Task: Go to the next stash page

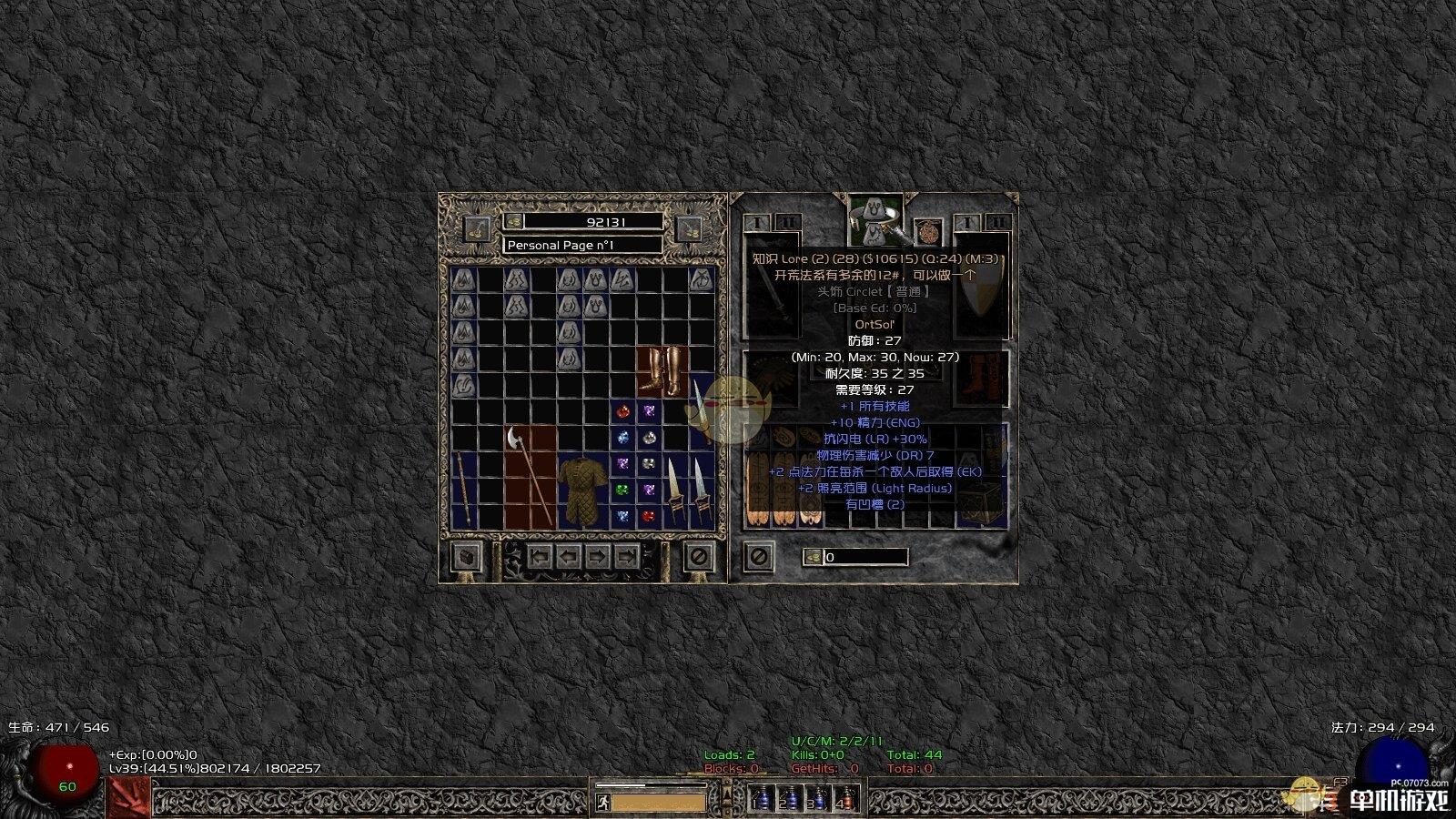Action: tap(597, 556)
